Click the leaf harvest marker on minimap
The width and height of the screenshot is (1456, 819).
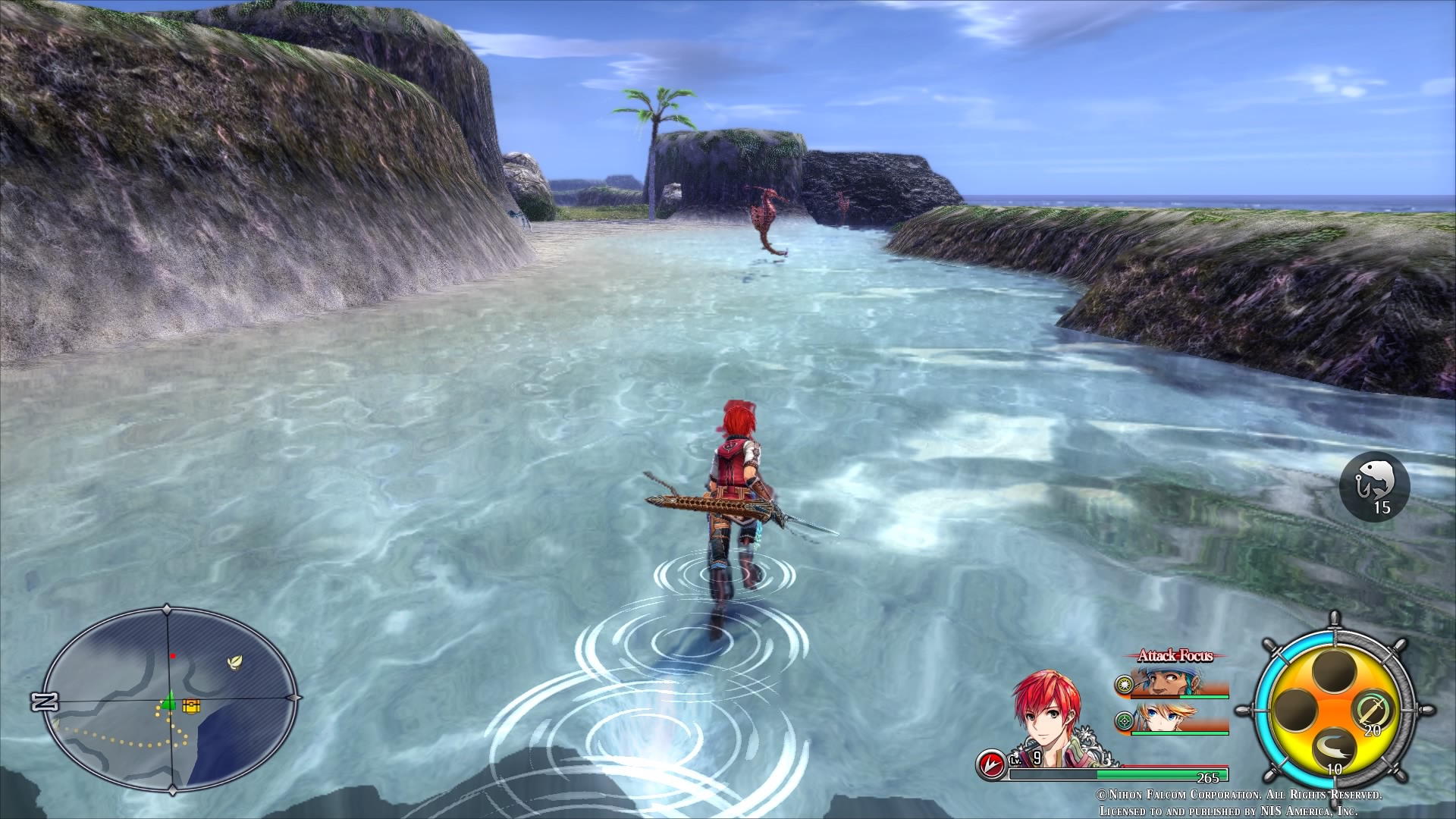point(236,662)
